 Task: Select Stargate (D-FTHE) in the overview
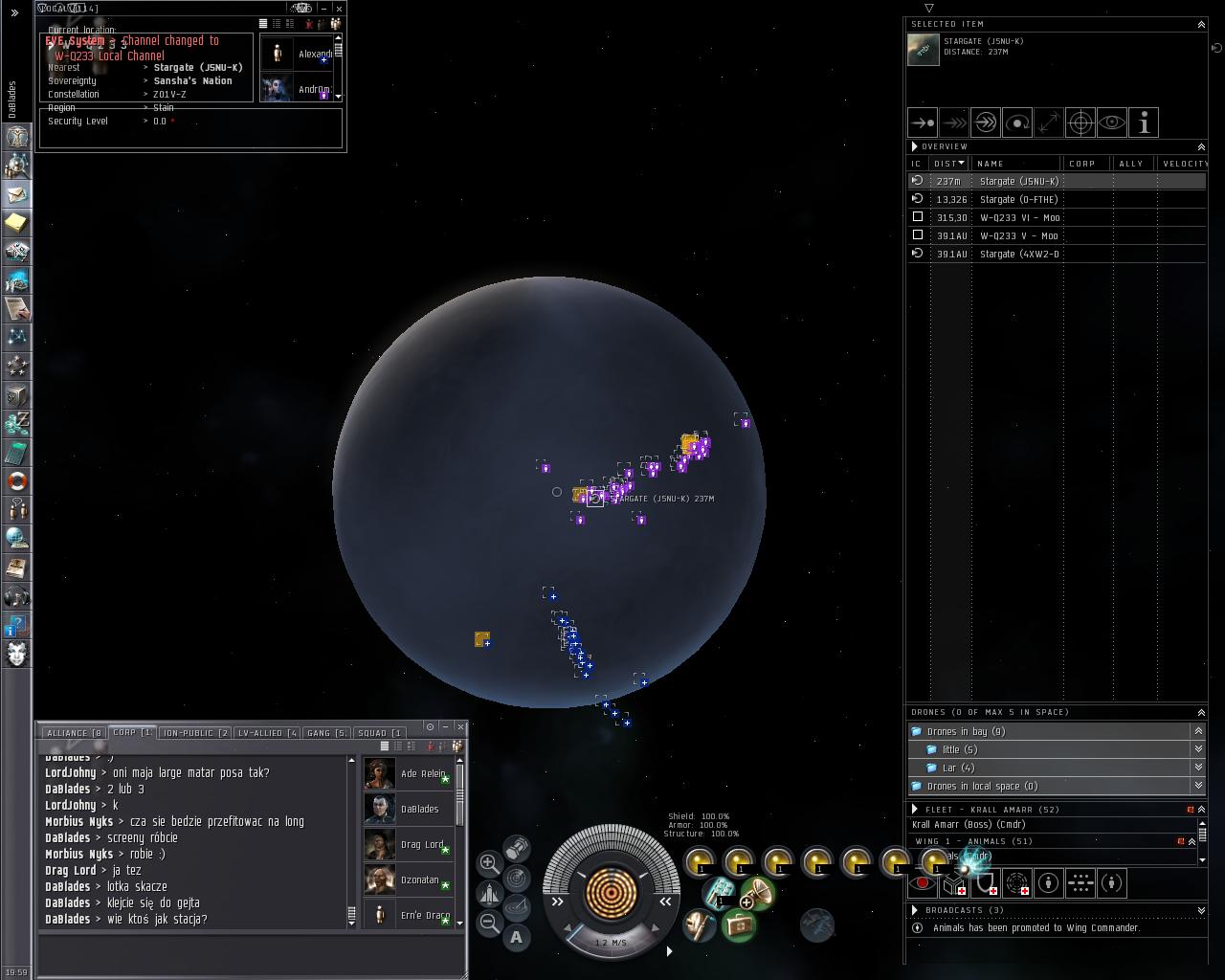(1018, 199)
